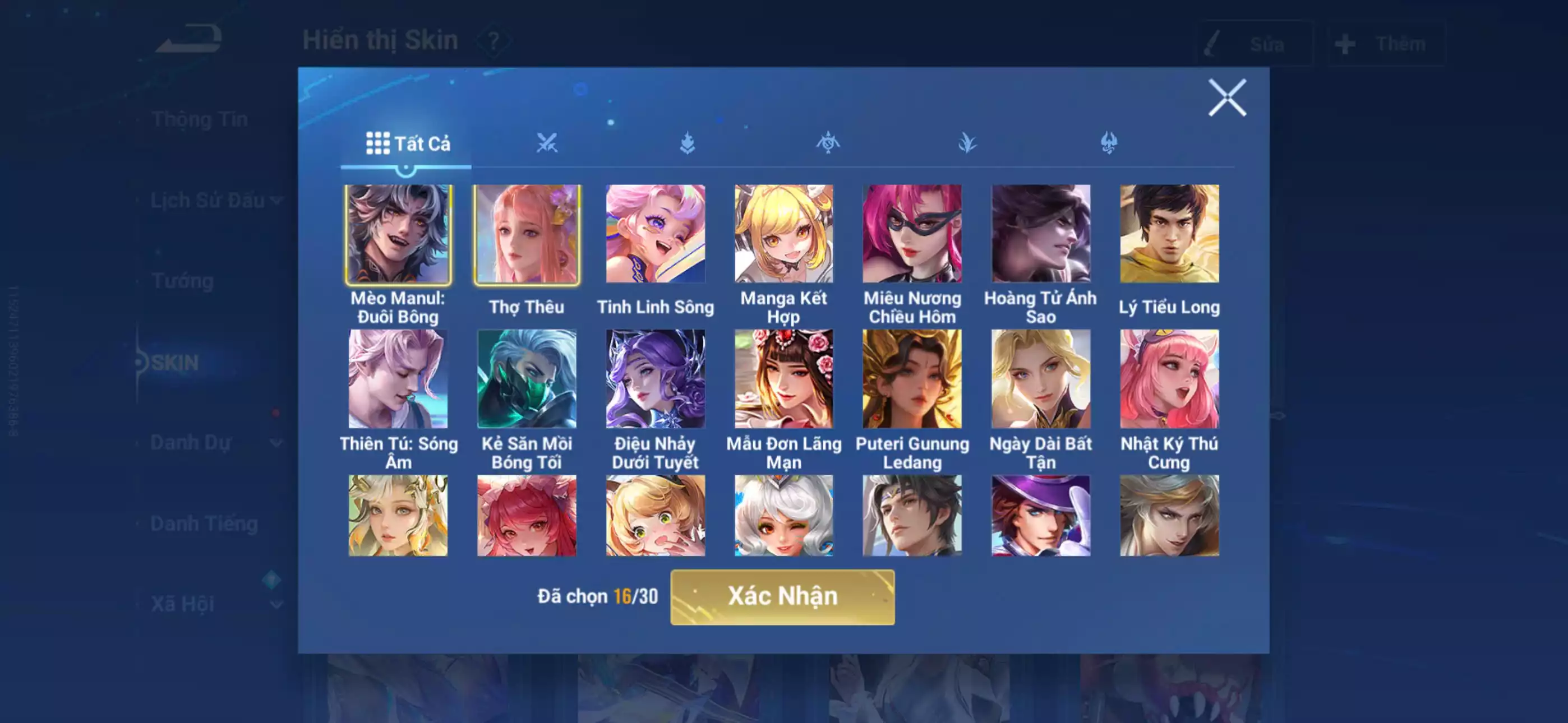Open the mage flame role filter

click(x=686, y=142)
